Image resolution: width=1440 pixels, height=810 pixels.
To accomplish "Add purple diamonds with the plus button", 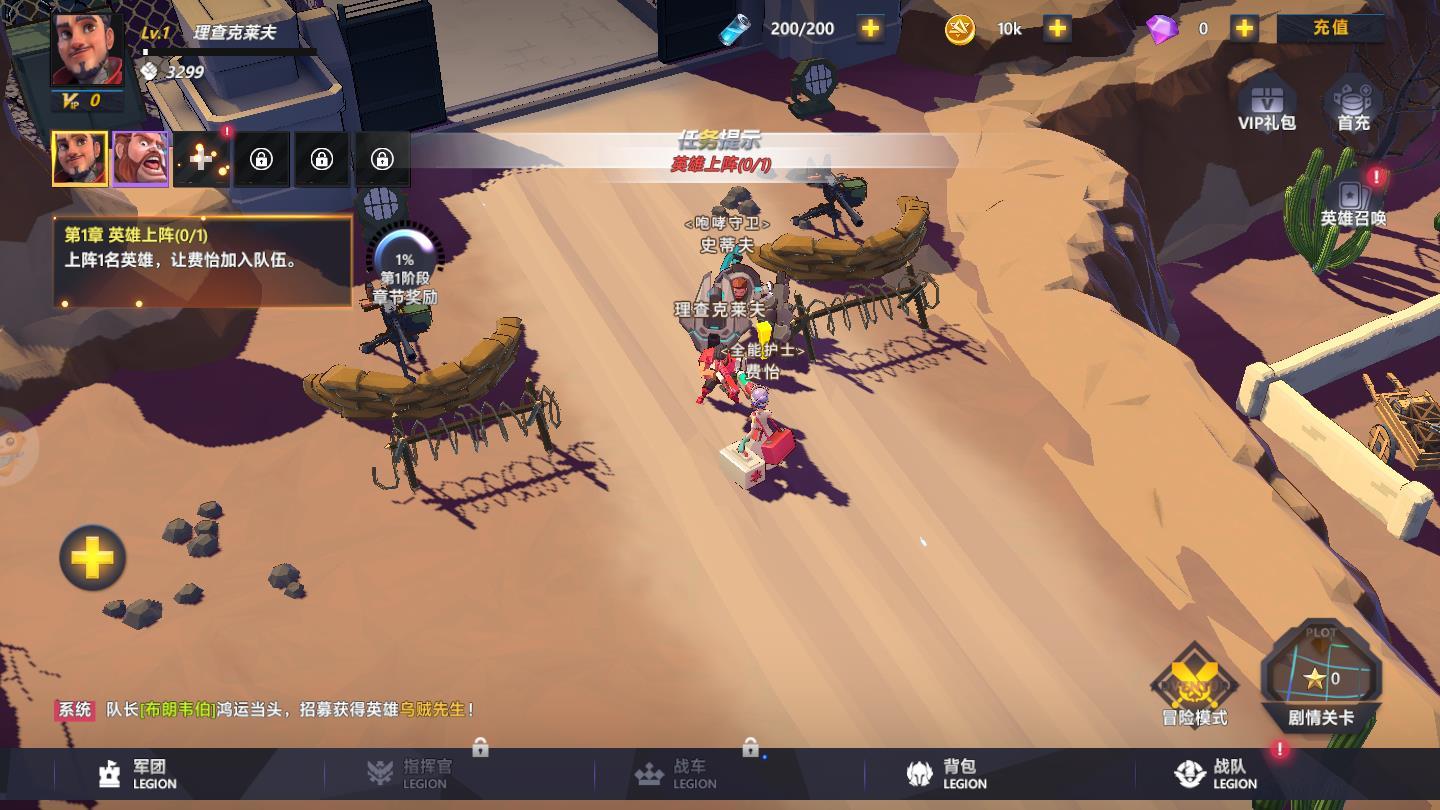I will pos(1244,29).
